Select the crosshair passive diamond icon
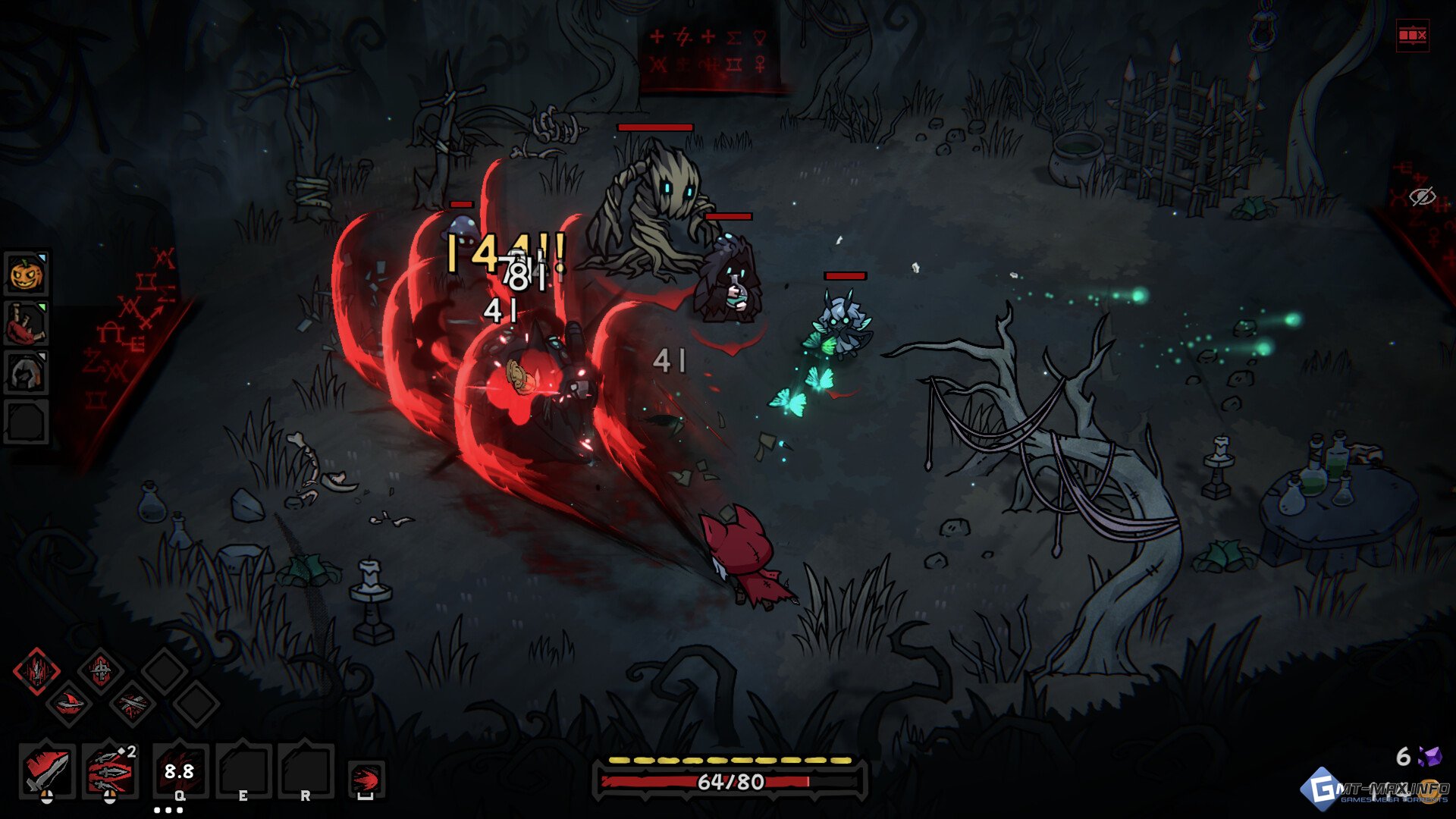1456x819 pixels. [x=100, y=671]
